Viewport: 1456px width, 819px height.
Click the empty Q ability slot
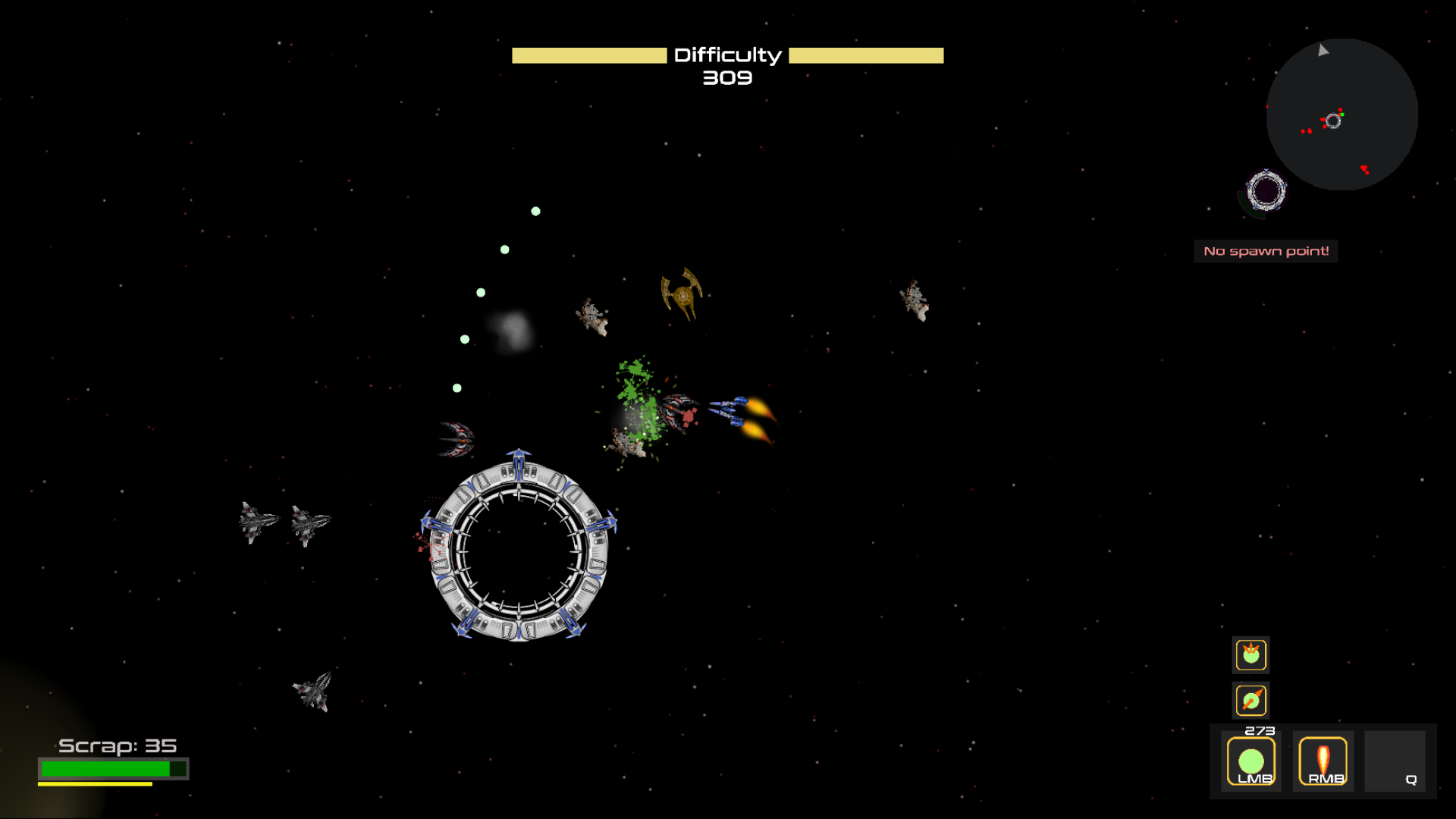pyautogui.click(x=1395, y=761)
